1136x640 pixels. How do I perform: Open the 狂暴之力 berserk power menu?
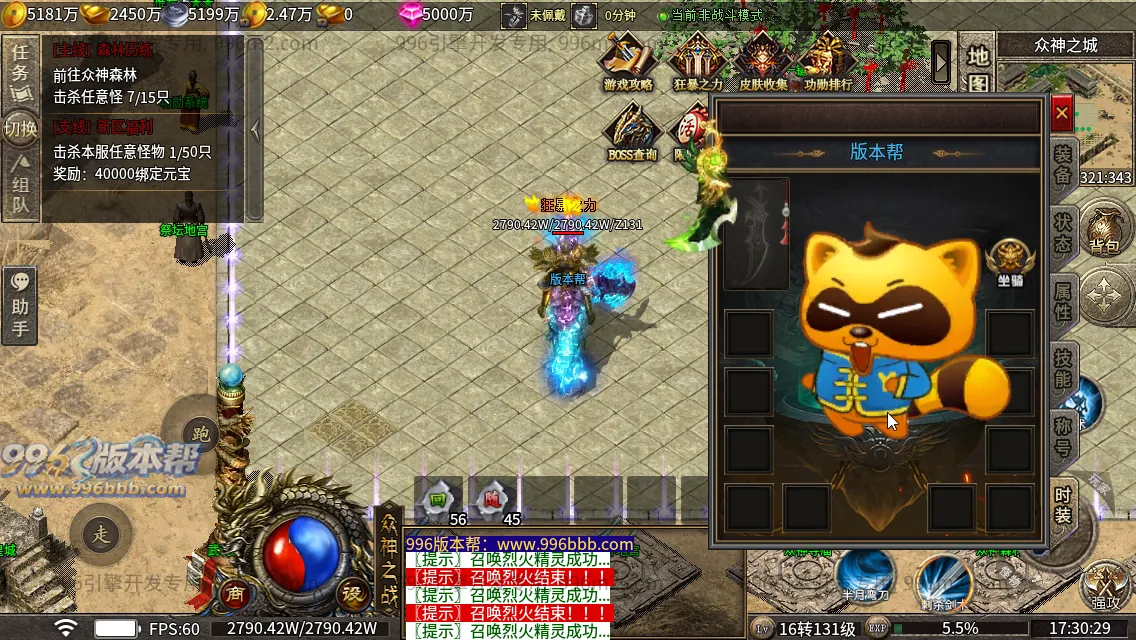tap(697, 62)
